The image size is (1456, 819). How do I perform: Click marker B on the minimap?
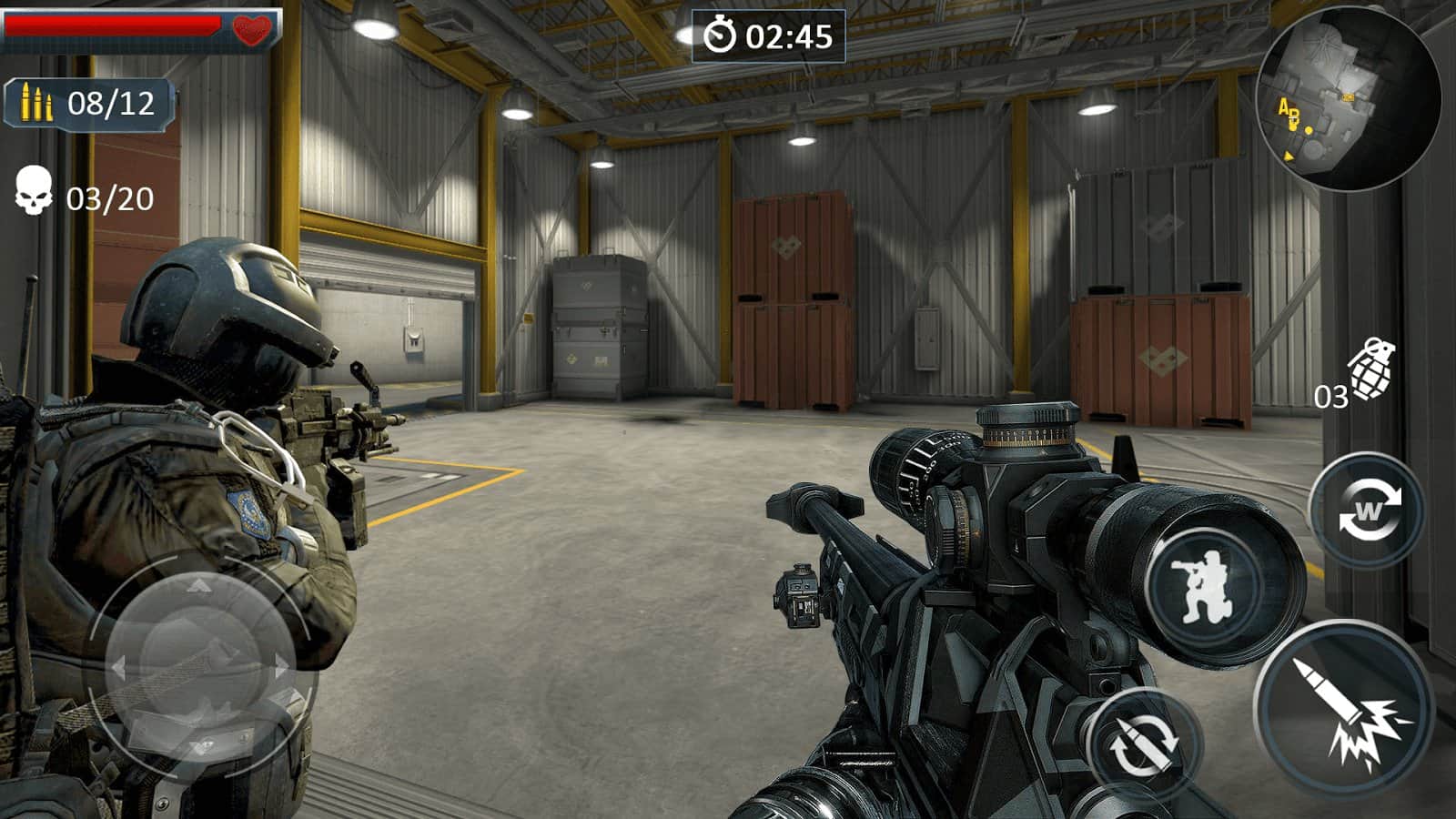(1296, 116)
